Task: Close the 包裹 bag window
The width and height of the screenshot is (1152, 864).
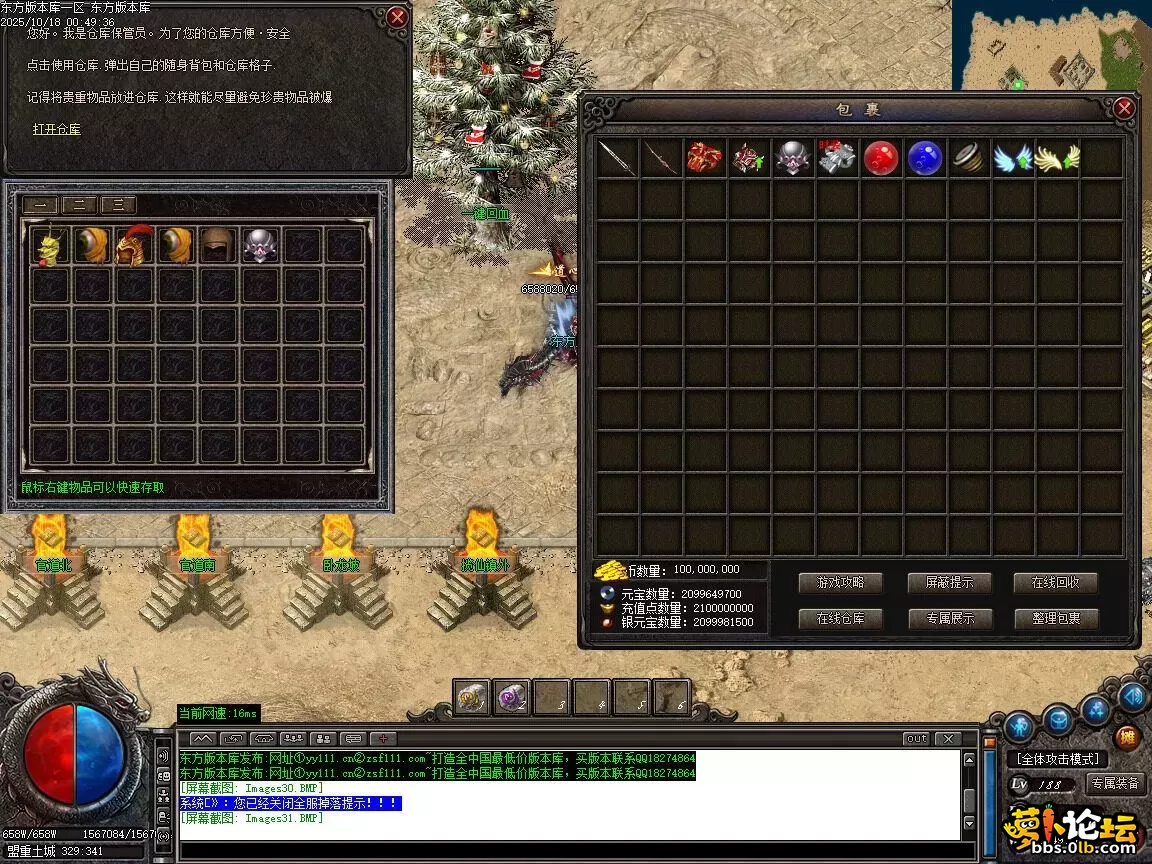Action: point(1124,108)
